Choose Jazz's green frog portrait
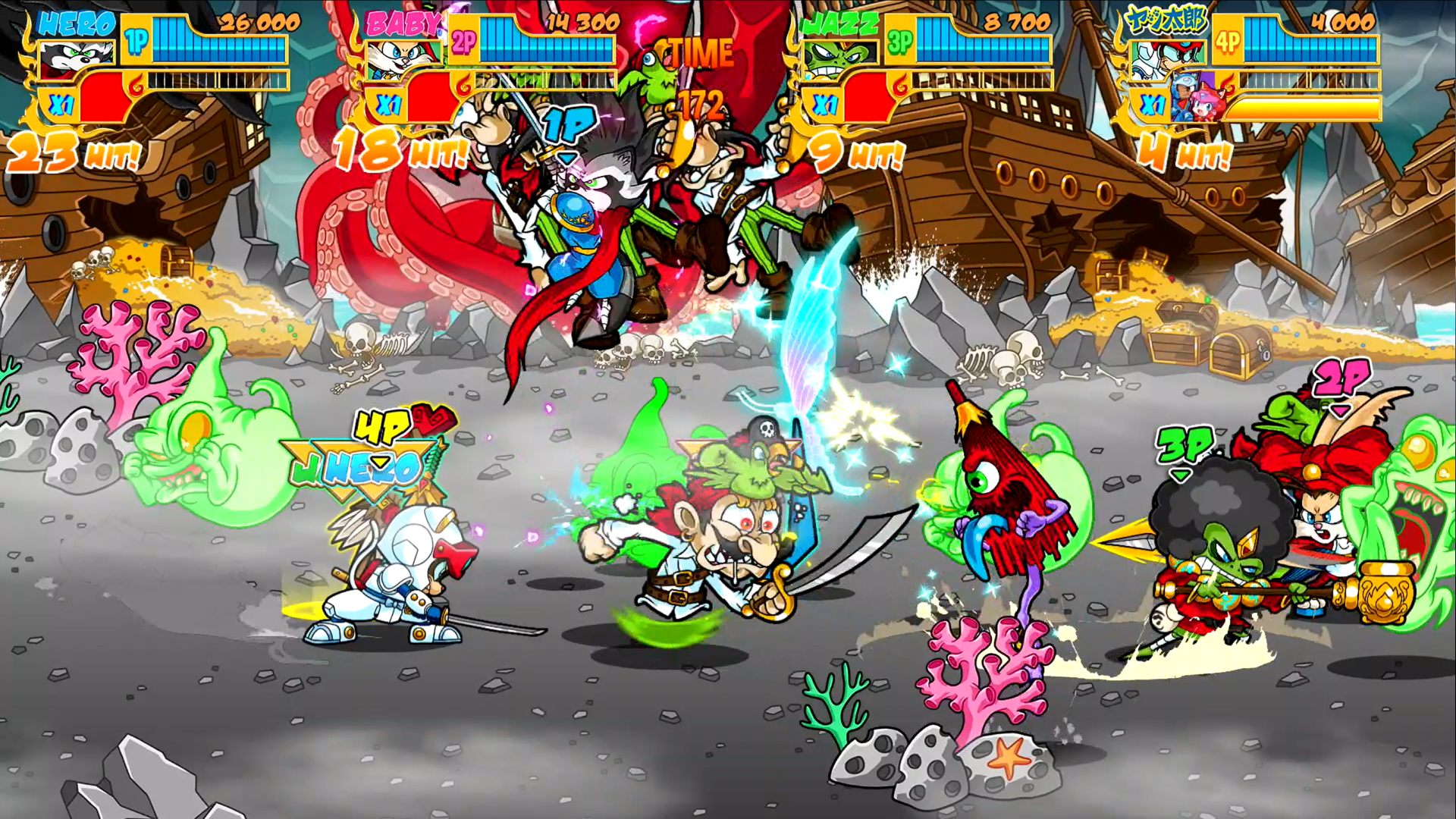Viewport: 1456px width, 819px height. click(840, 59)
